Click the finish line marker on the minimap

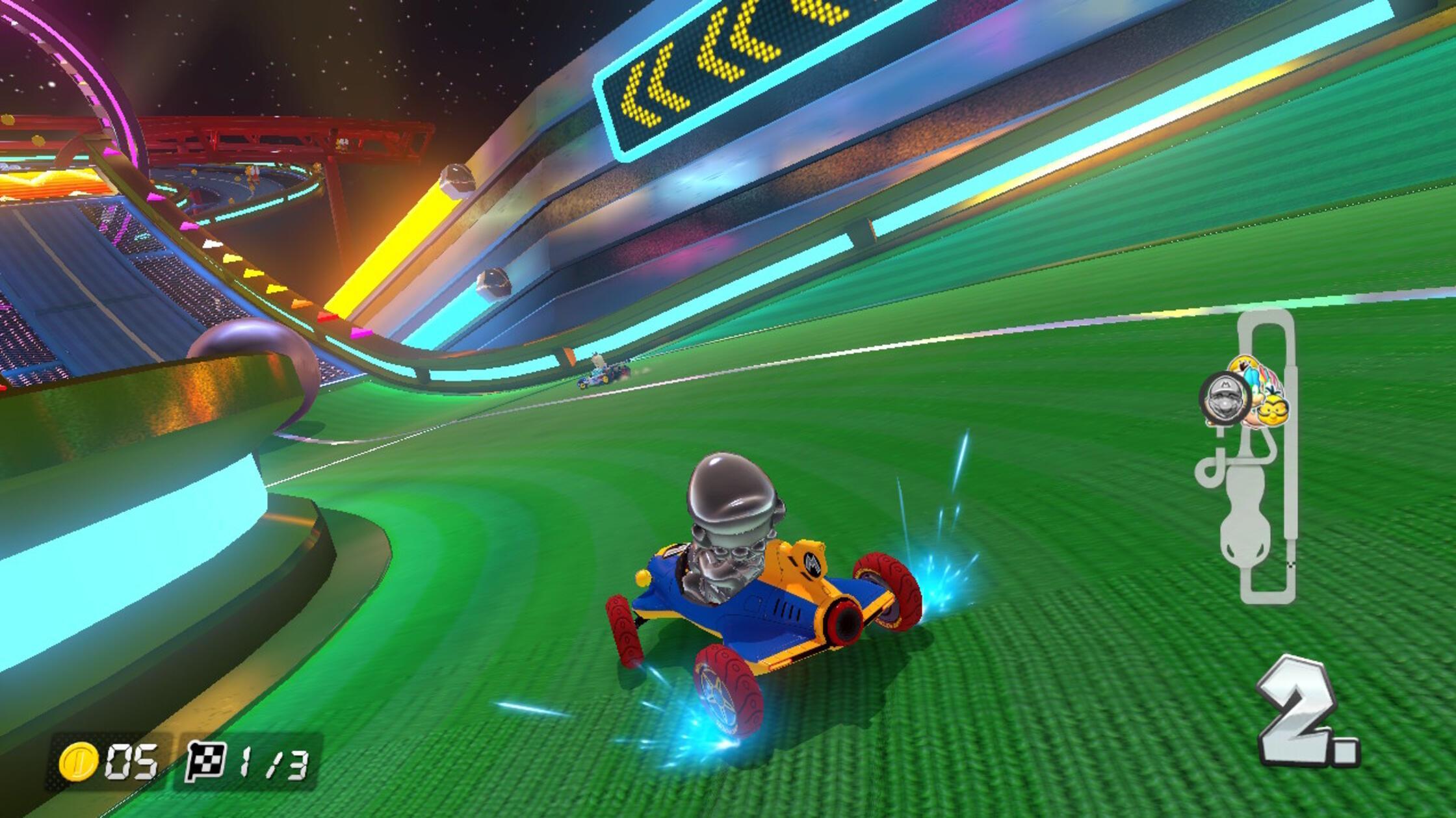1291,567
